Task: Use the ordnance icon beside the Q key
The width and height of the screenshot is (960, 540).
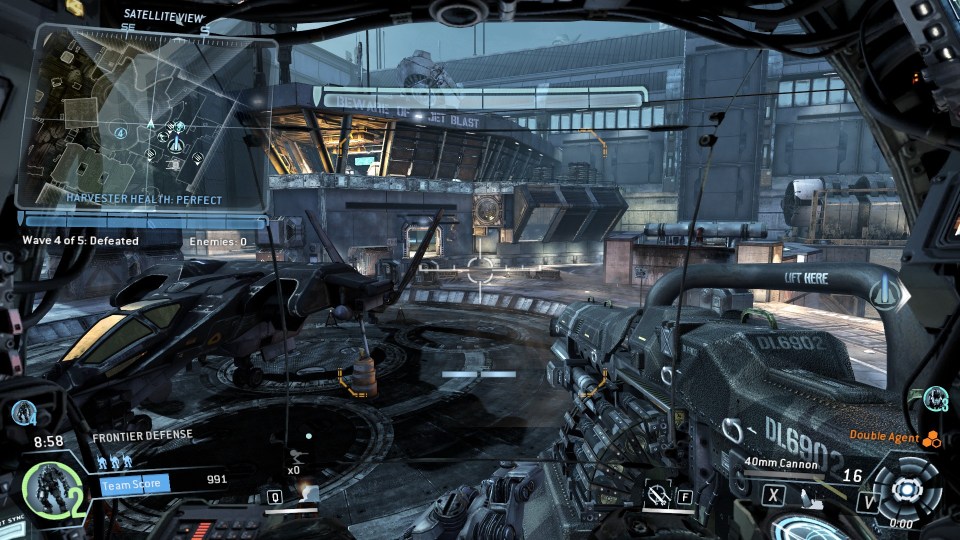Action: pos(307,493)
